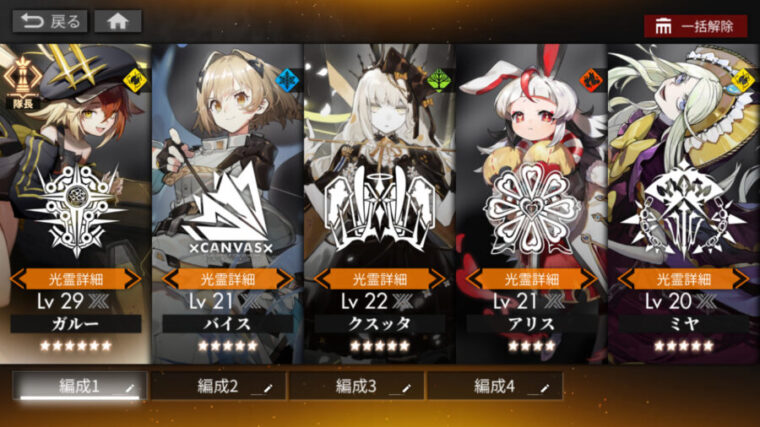Screen dimensions: 760x427
Task: Open 光霊詳細 for バイス
Action: pos(228,279)
